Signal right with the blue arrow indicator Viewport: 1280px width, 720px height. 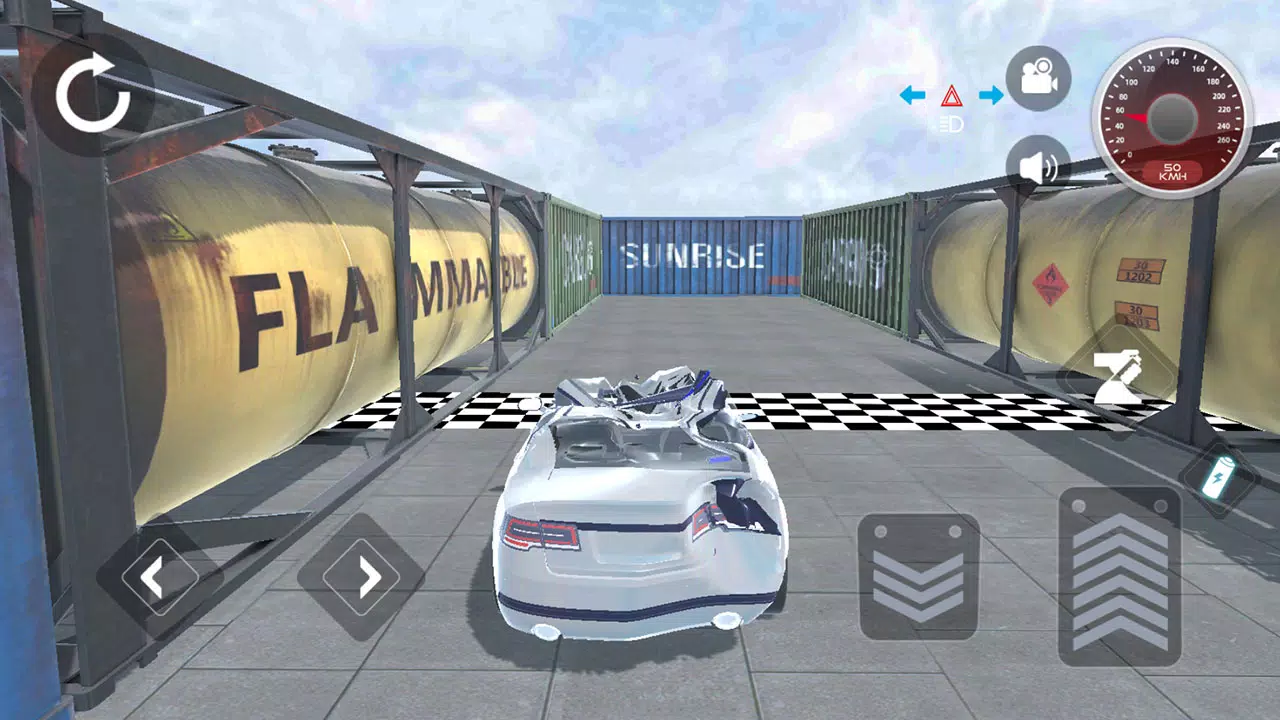[991, 96]
